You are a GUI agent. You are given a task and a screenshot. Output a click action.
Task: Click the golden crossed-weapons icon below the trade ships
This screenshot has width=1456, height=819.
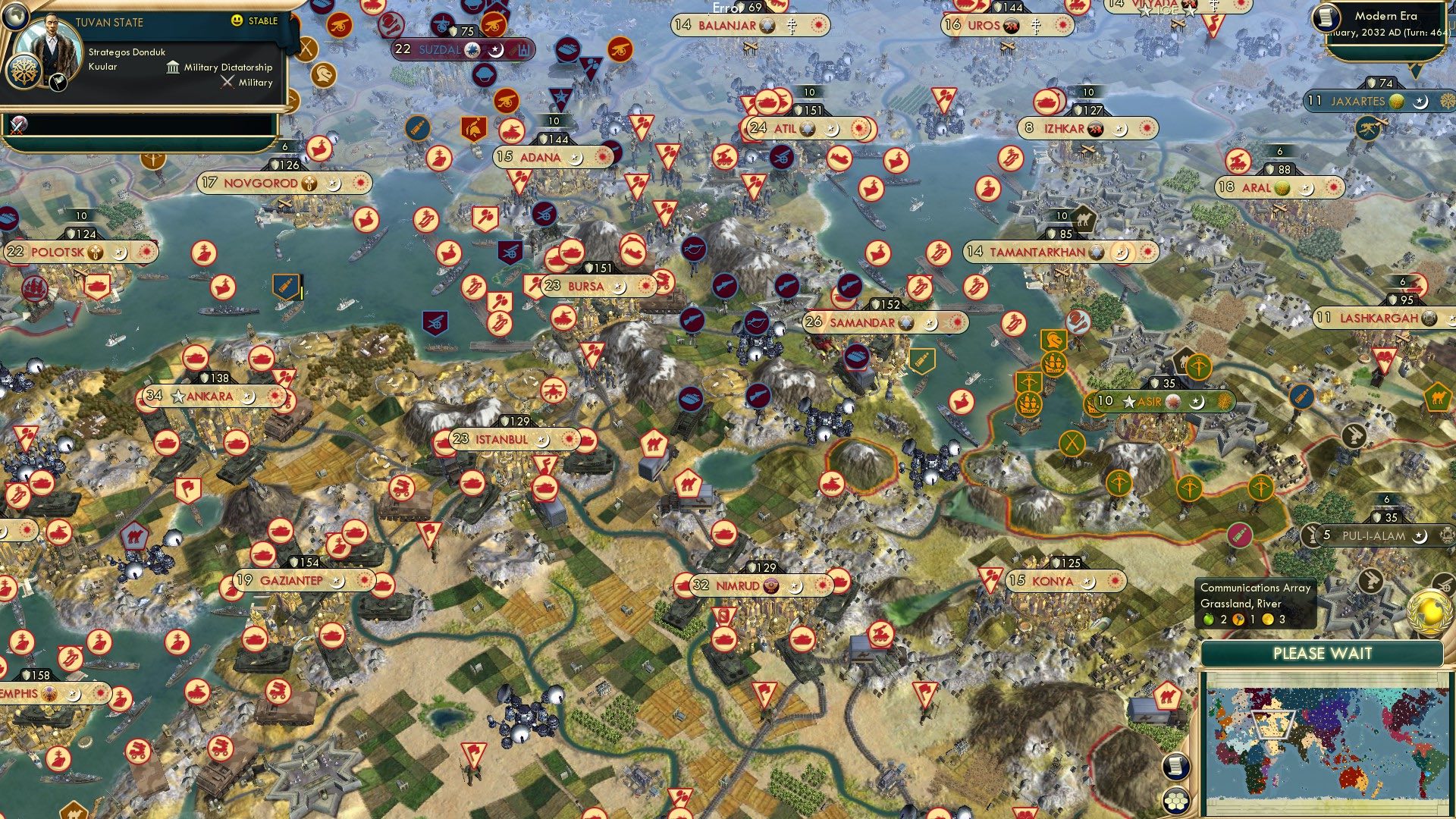tap(1072, 442)
